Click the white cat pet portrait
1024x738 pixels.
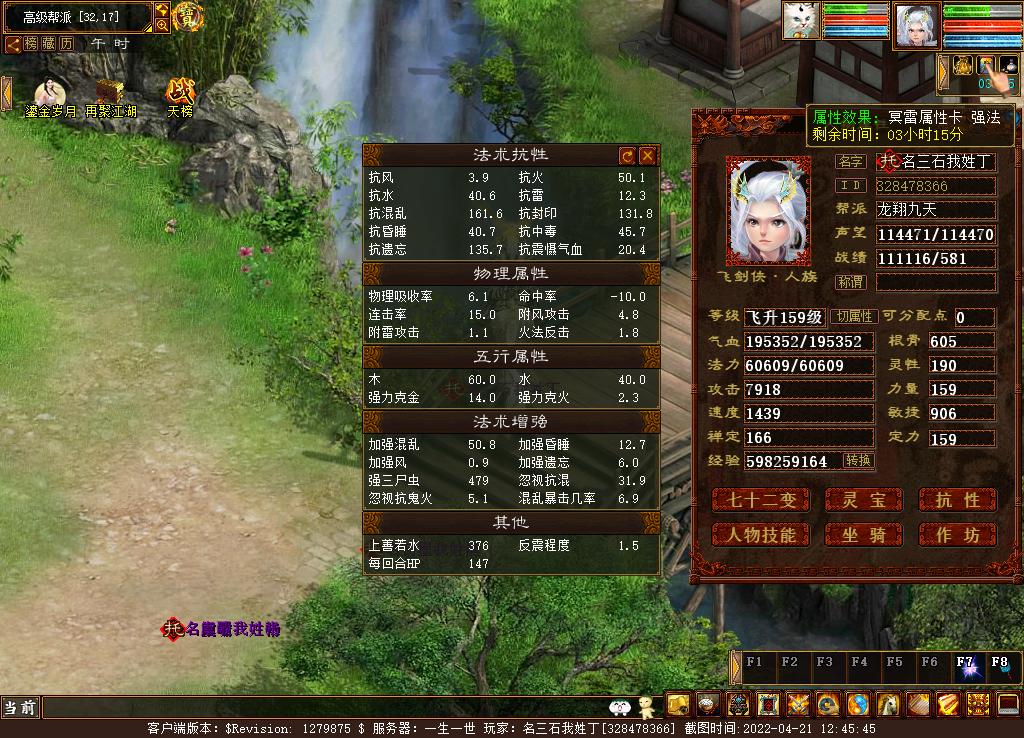801,20
